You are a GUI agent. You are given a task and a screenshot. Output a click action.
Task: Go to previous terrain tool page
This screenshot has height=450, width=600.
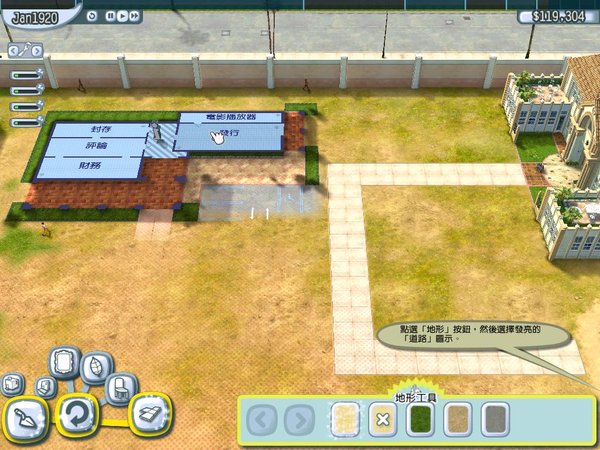pos(261,420)
